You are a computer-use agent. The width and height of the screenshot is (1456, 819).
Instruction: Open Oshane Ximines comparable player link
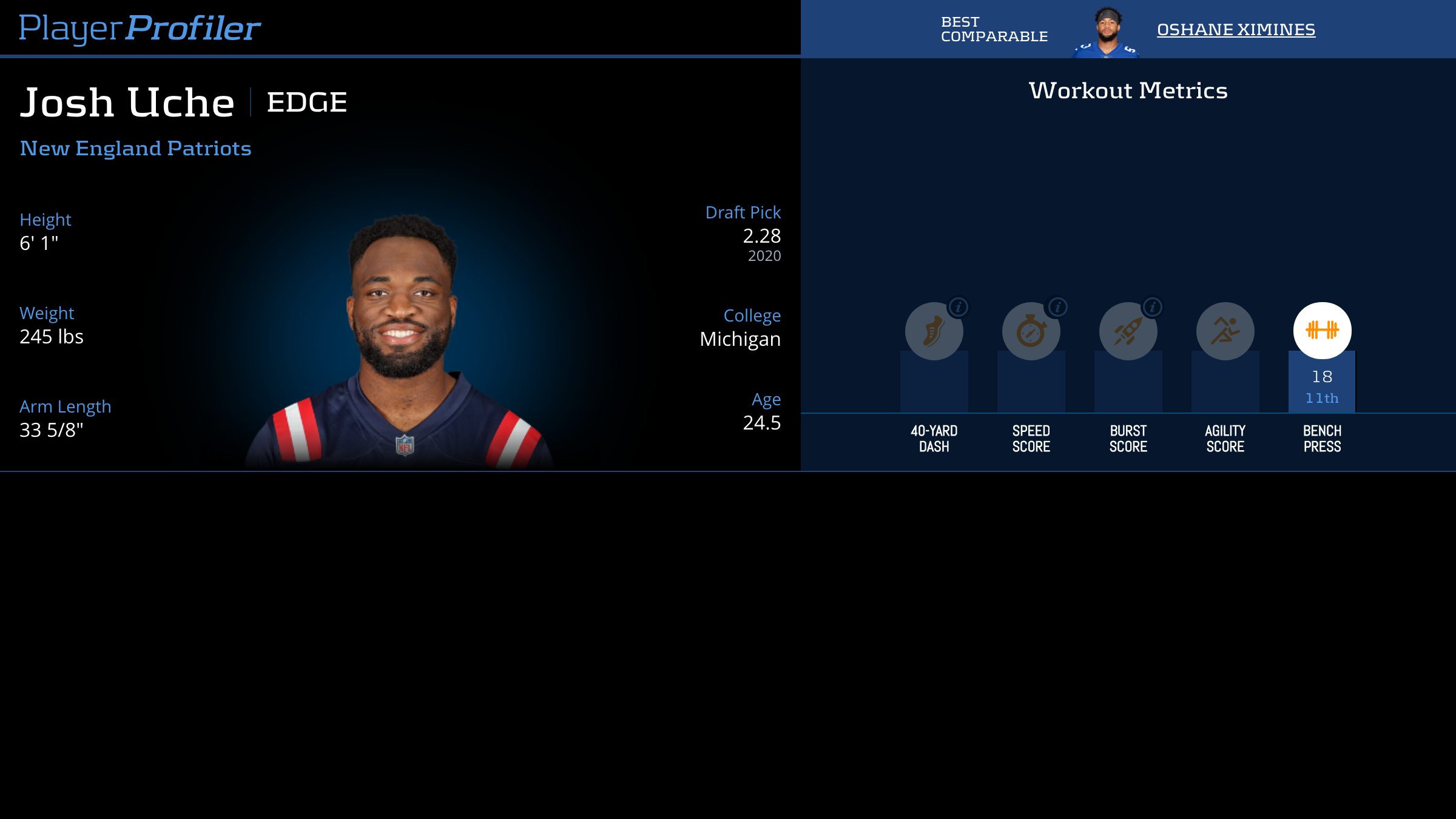click(1236, 29)
